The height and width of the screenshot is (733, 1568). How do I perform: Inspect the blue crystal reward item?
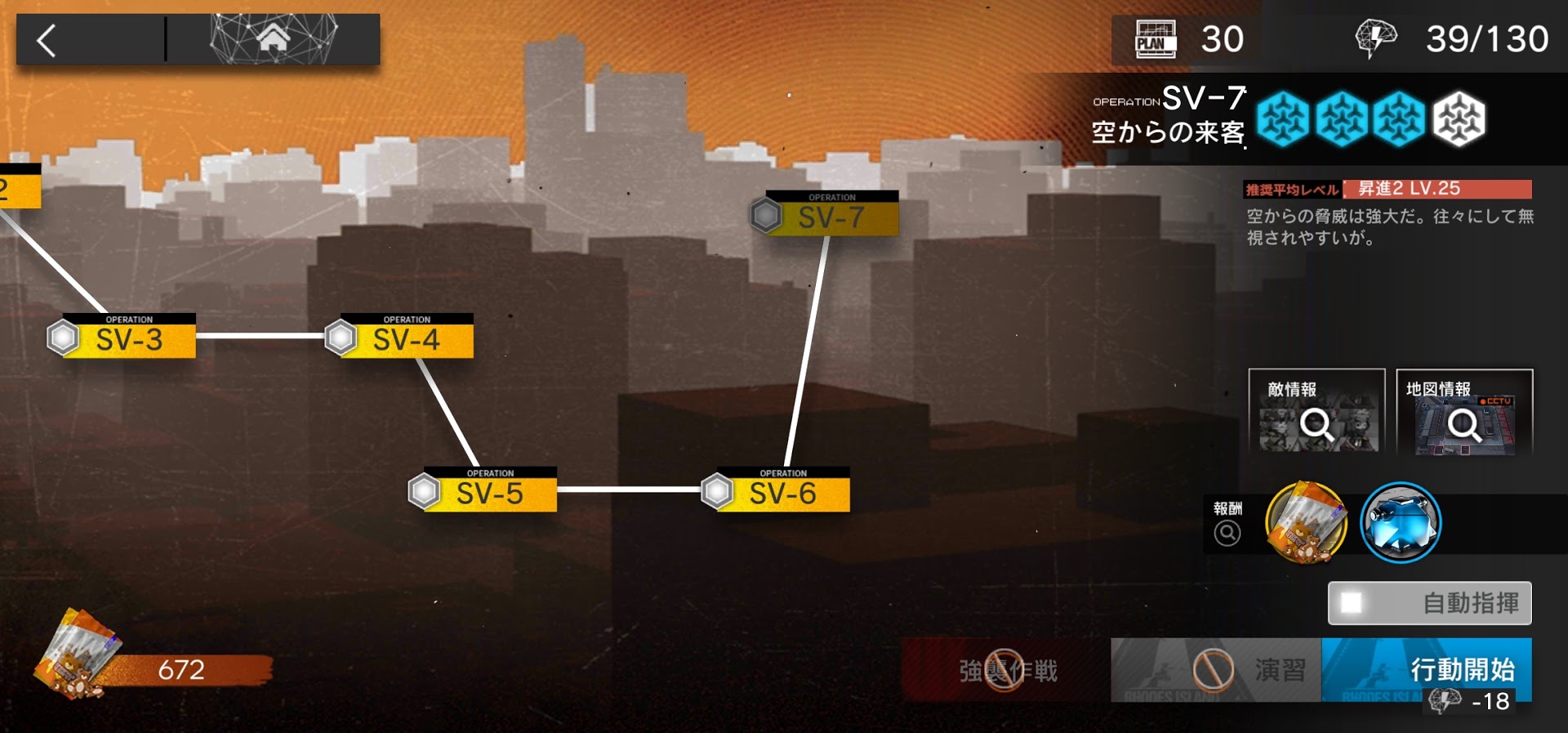tap(1401, 523)
